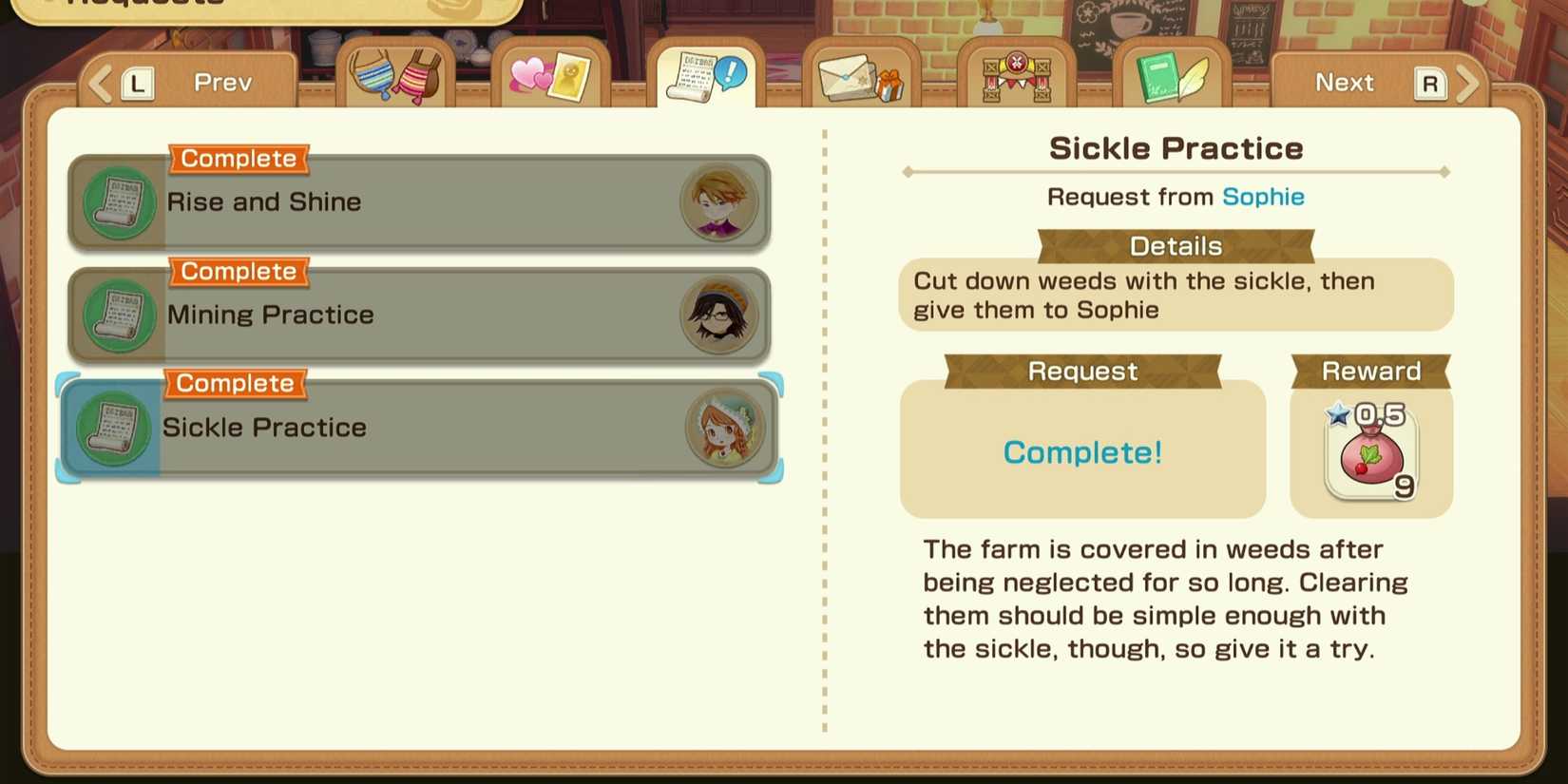Click the scroll icon beside Mining Practice
The width and height of the screenshot is (1568, 784).
click(x=117, y=316)
